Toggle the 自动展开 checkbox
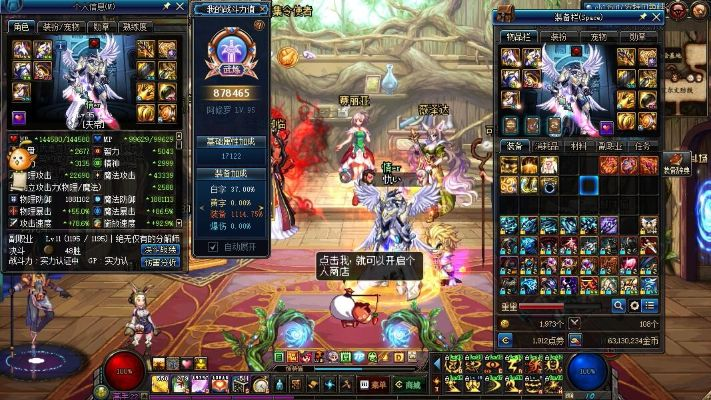The width and height of the screenshot is (711, 400). pyautogui.click(x=213, y=246)
